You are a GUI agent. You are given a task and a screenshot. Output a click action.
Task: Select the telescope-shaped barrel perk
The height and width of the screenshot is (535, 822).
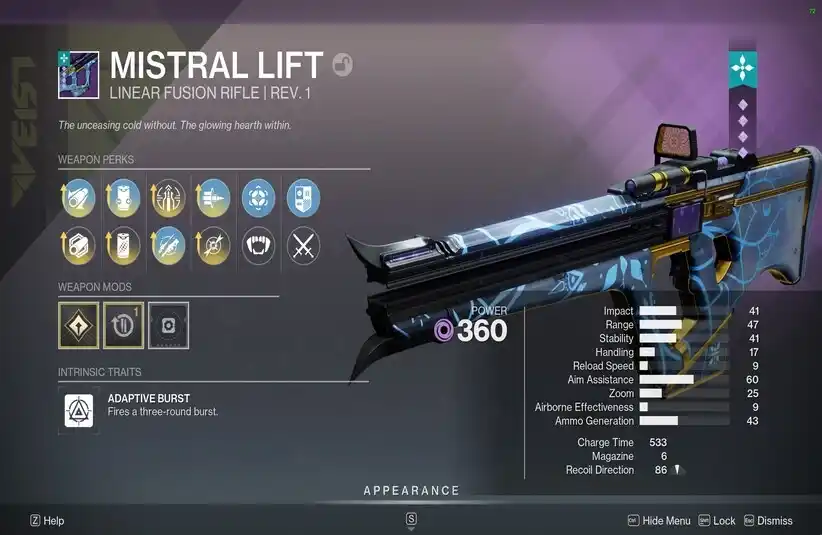[x=77, y=198]
